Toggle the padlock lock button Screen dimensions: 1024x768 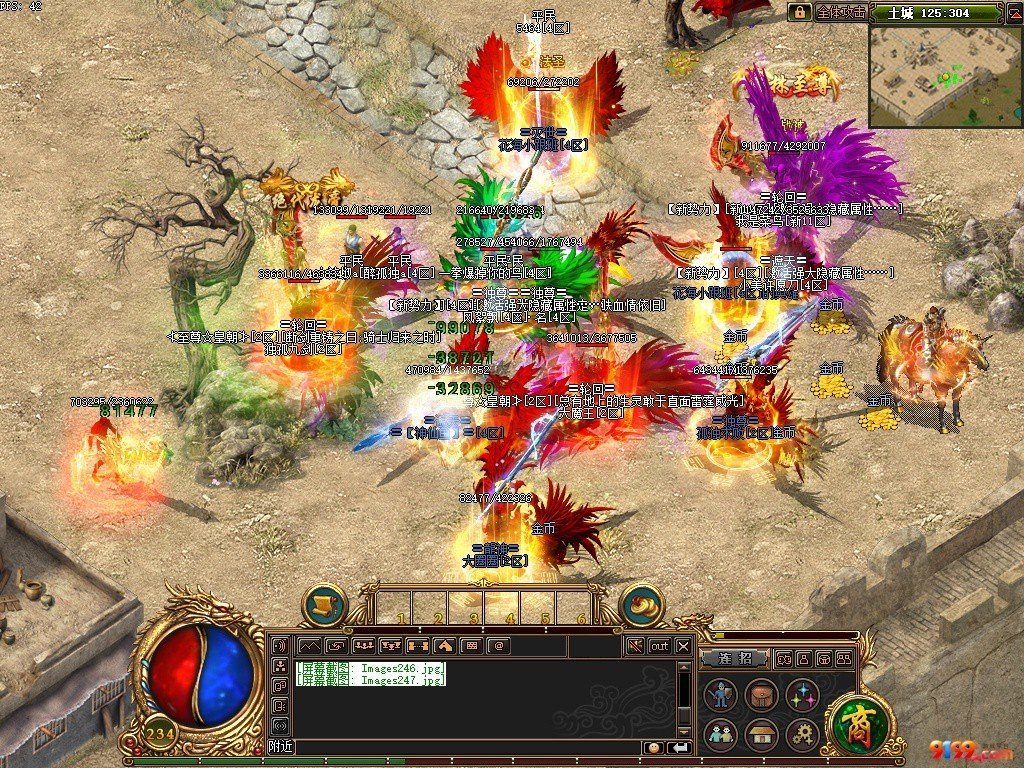click(x=799, y=13)
